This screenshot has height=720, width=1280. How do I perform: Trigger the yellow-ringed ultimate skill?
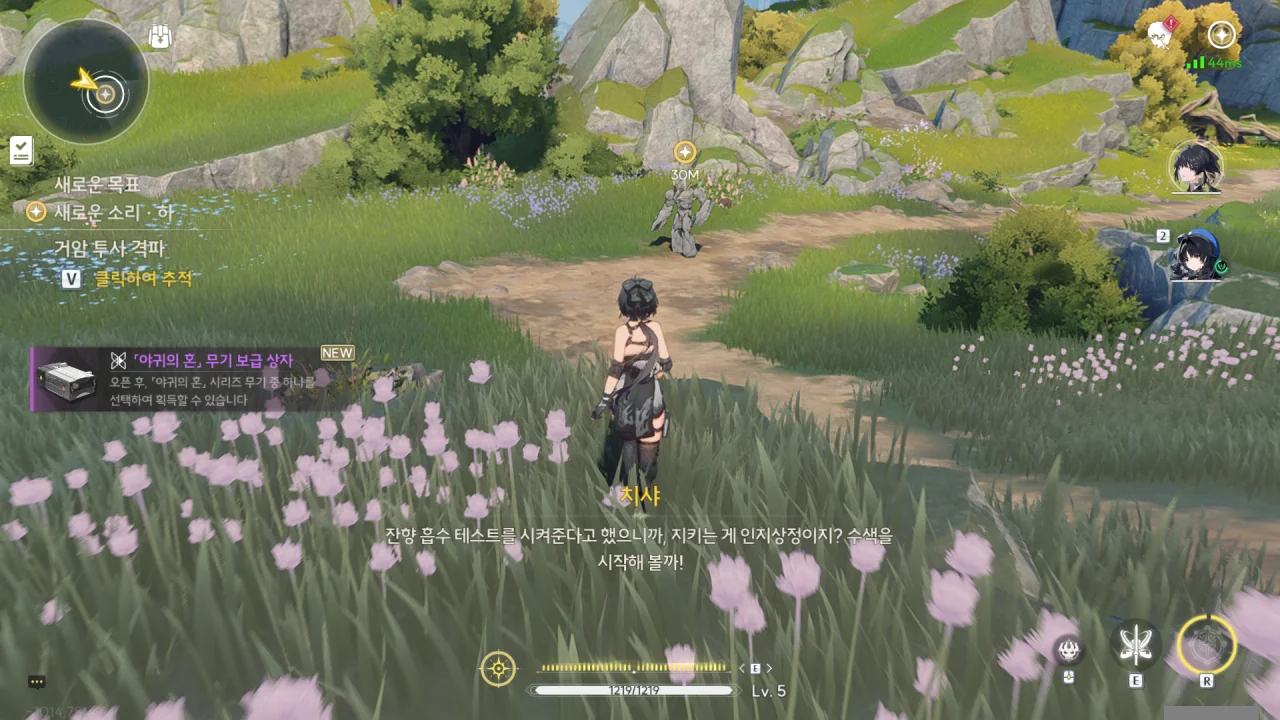1207,645
